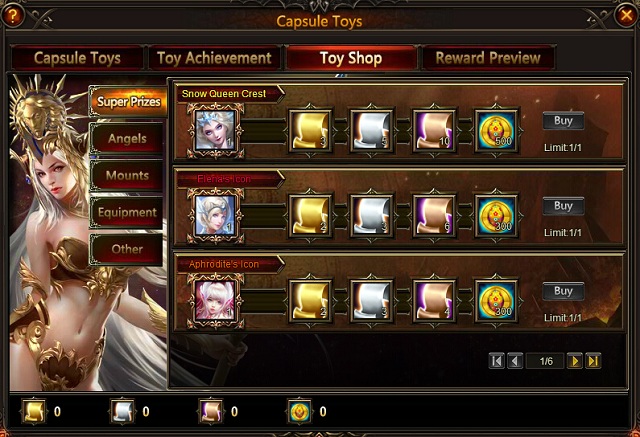The width and height of the screenshot is (640, 437).
Task: Buy the Snow Queen Crest
Action: (563, 121)
